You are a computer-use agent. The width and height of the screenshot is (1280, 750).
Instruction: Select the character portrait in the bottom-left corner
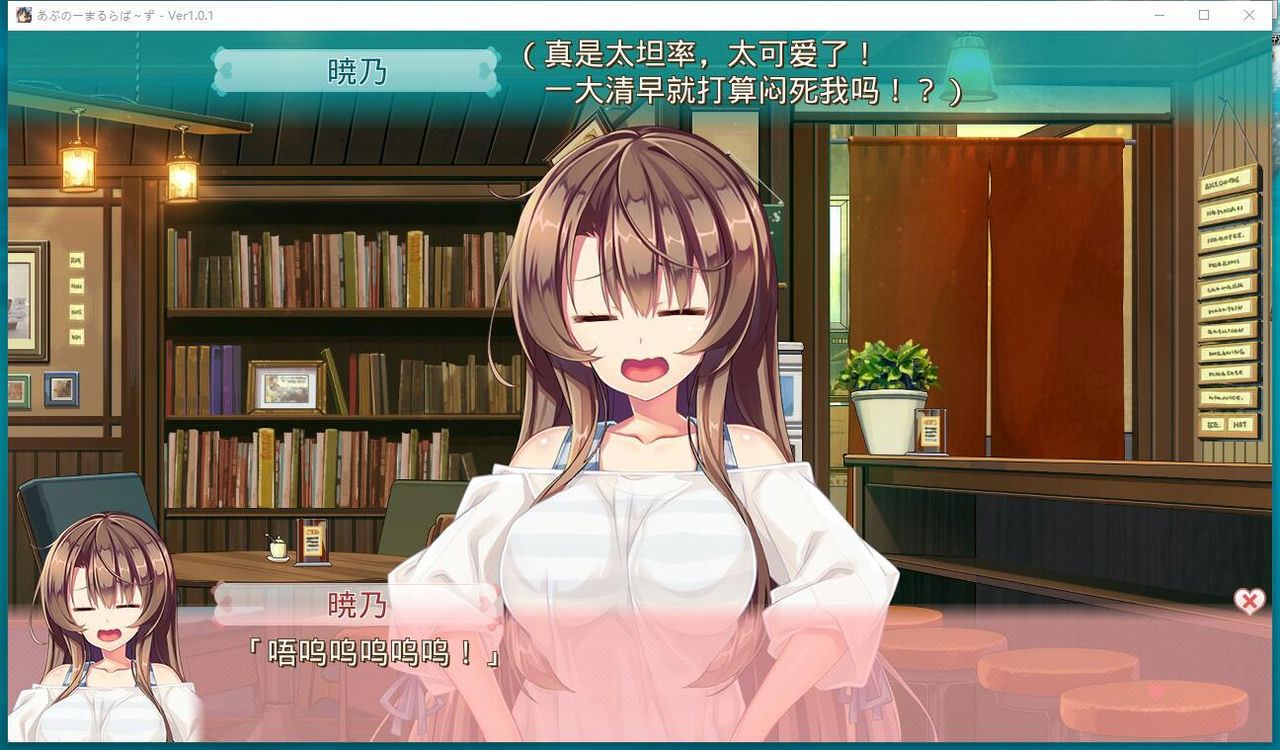[105, 620]
